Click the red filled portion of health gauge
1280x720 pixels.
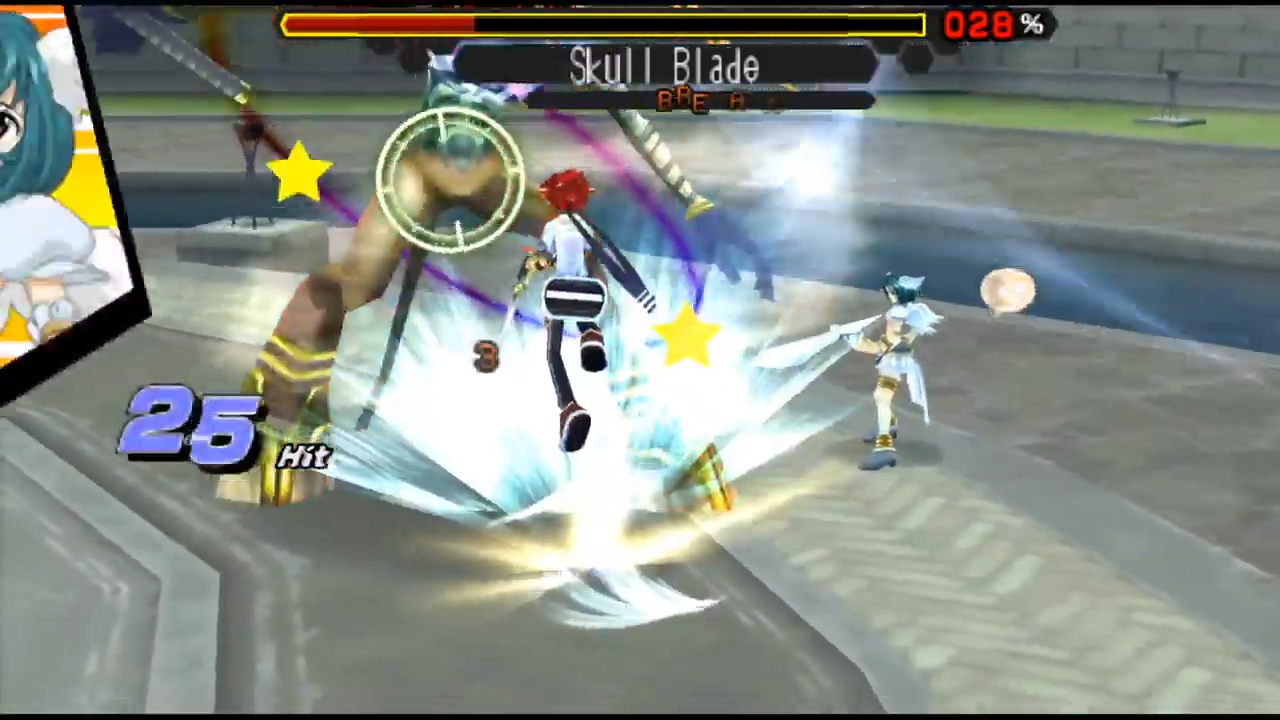pos(380,25)
